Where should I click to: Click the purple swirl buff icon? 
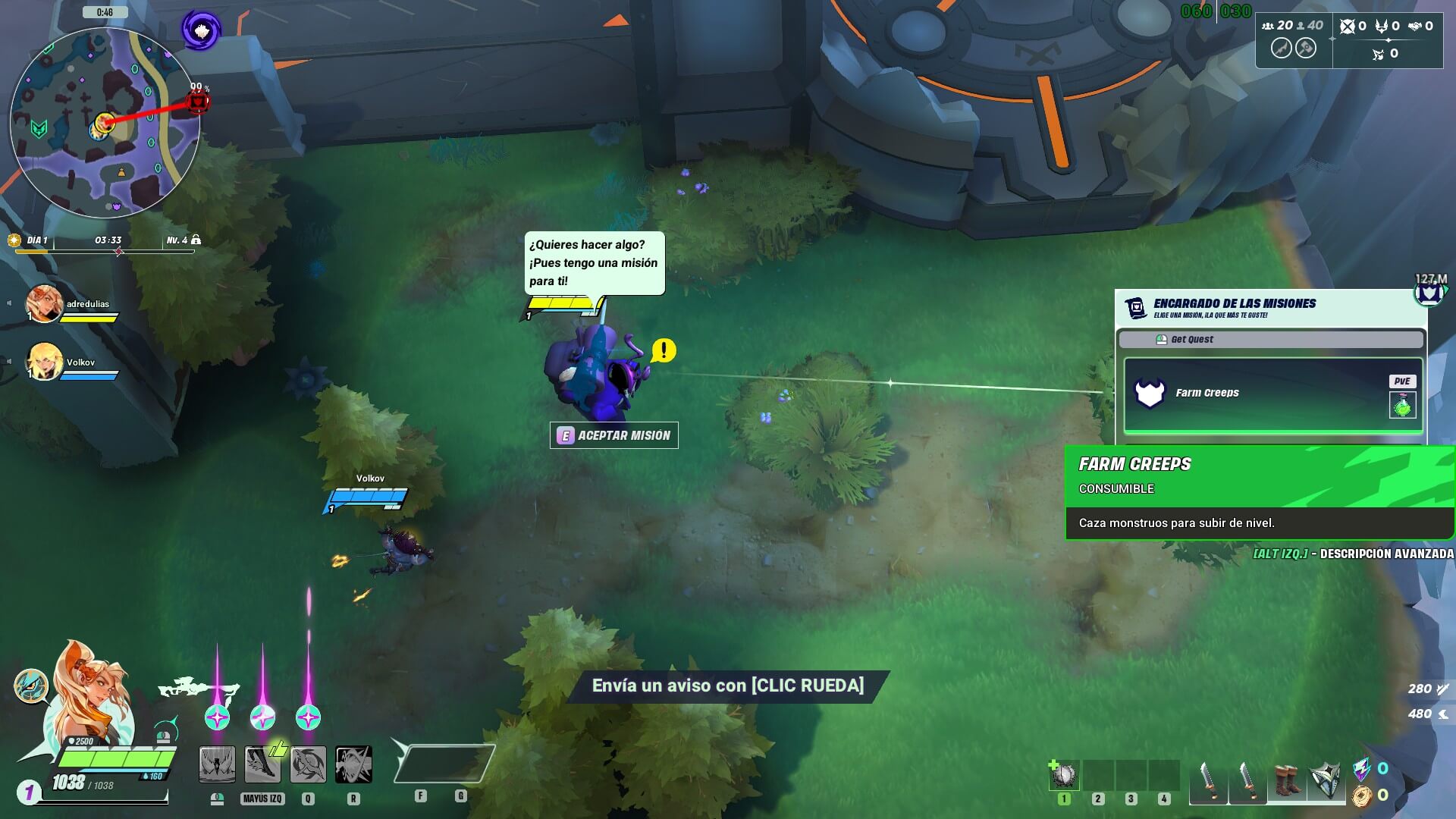201,30
